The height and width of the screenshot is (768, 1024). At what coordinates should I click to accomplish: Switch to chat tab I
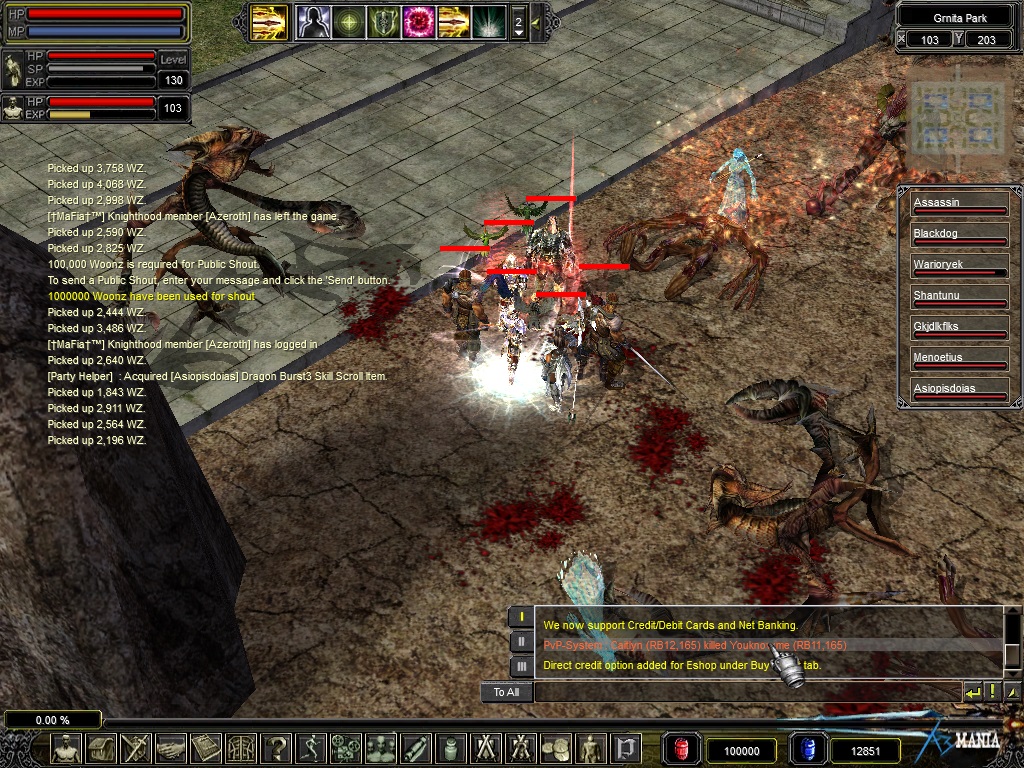(520, 617)
